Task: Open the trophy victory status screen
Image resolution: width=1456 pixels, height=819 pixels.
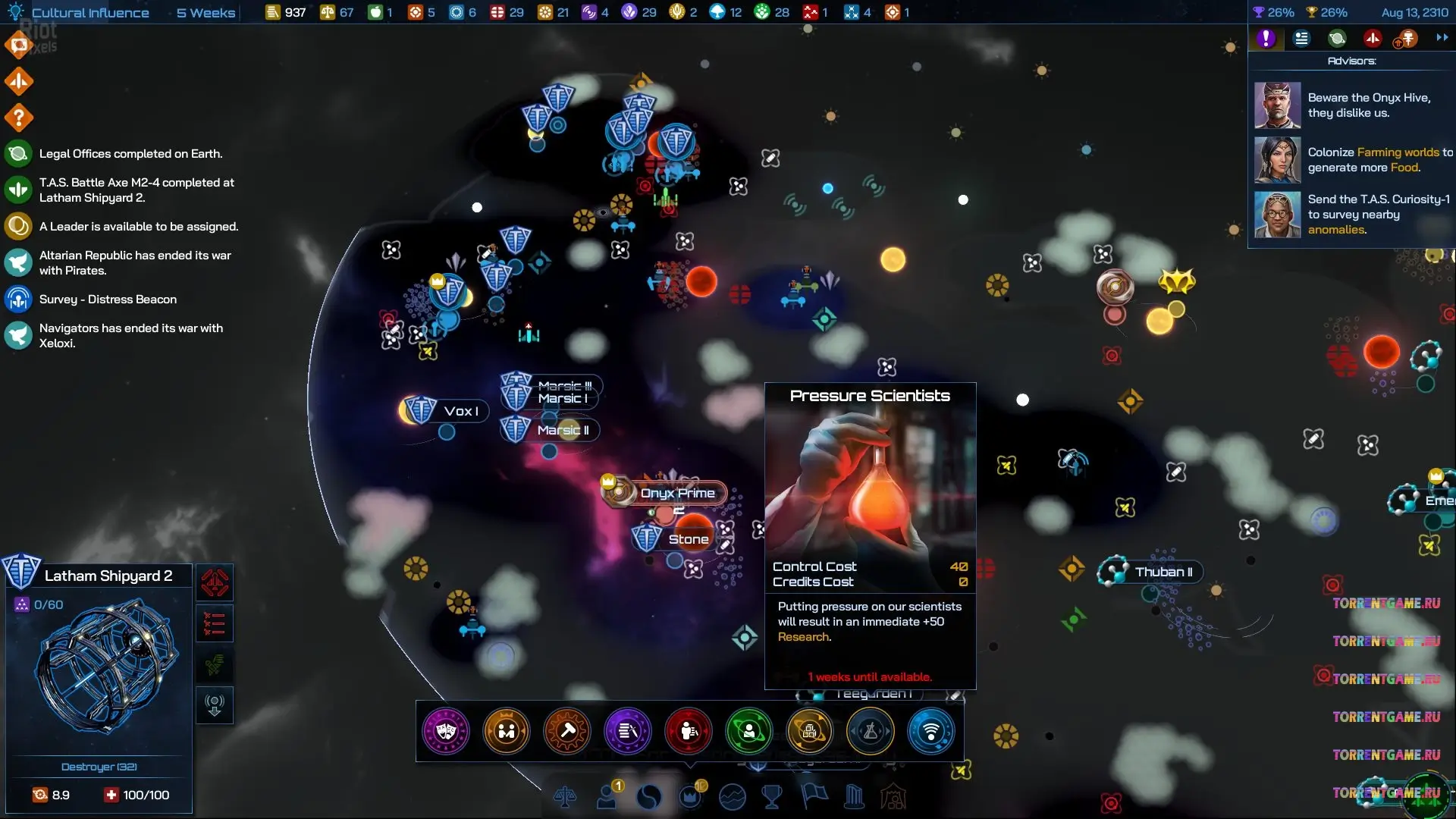Action: click(x=772, y=797)
